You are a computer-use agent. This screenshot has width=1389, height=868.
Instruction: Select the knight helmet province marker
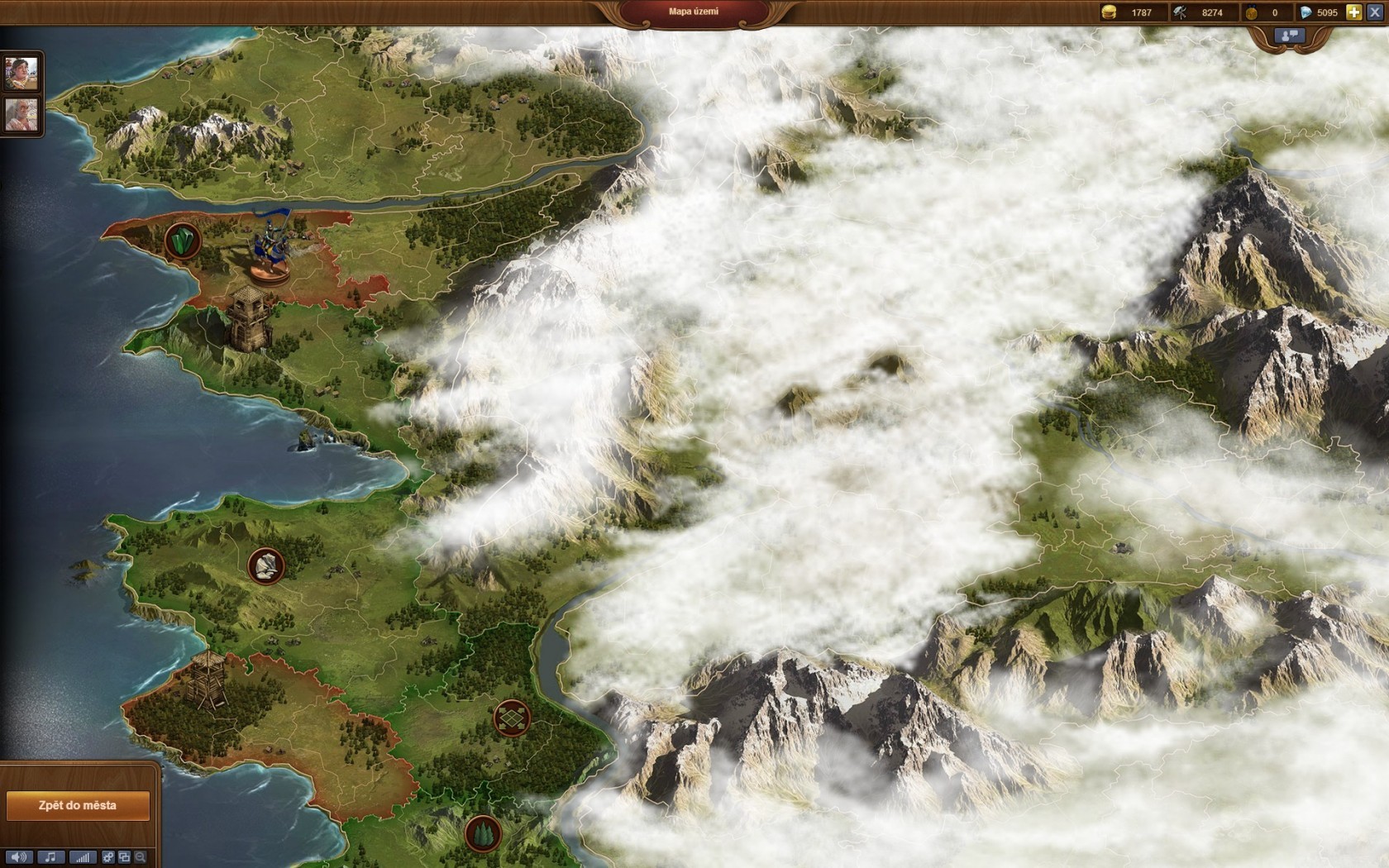click(x=265, y=566)
